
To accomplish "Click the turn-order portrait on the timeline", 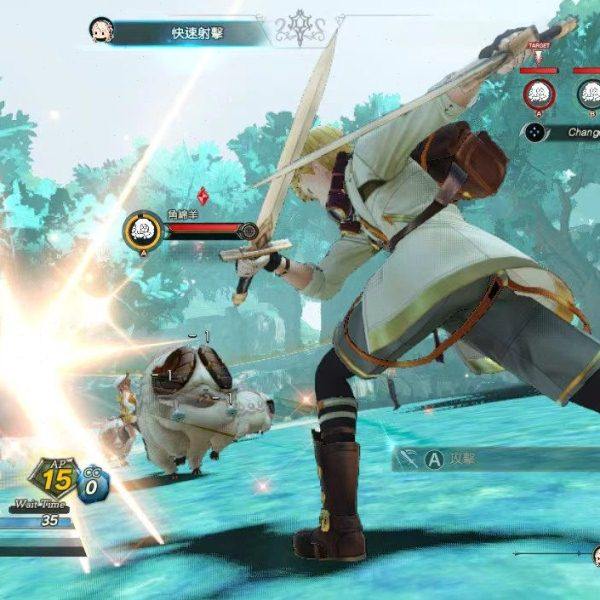I will 595,556.
